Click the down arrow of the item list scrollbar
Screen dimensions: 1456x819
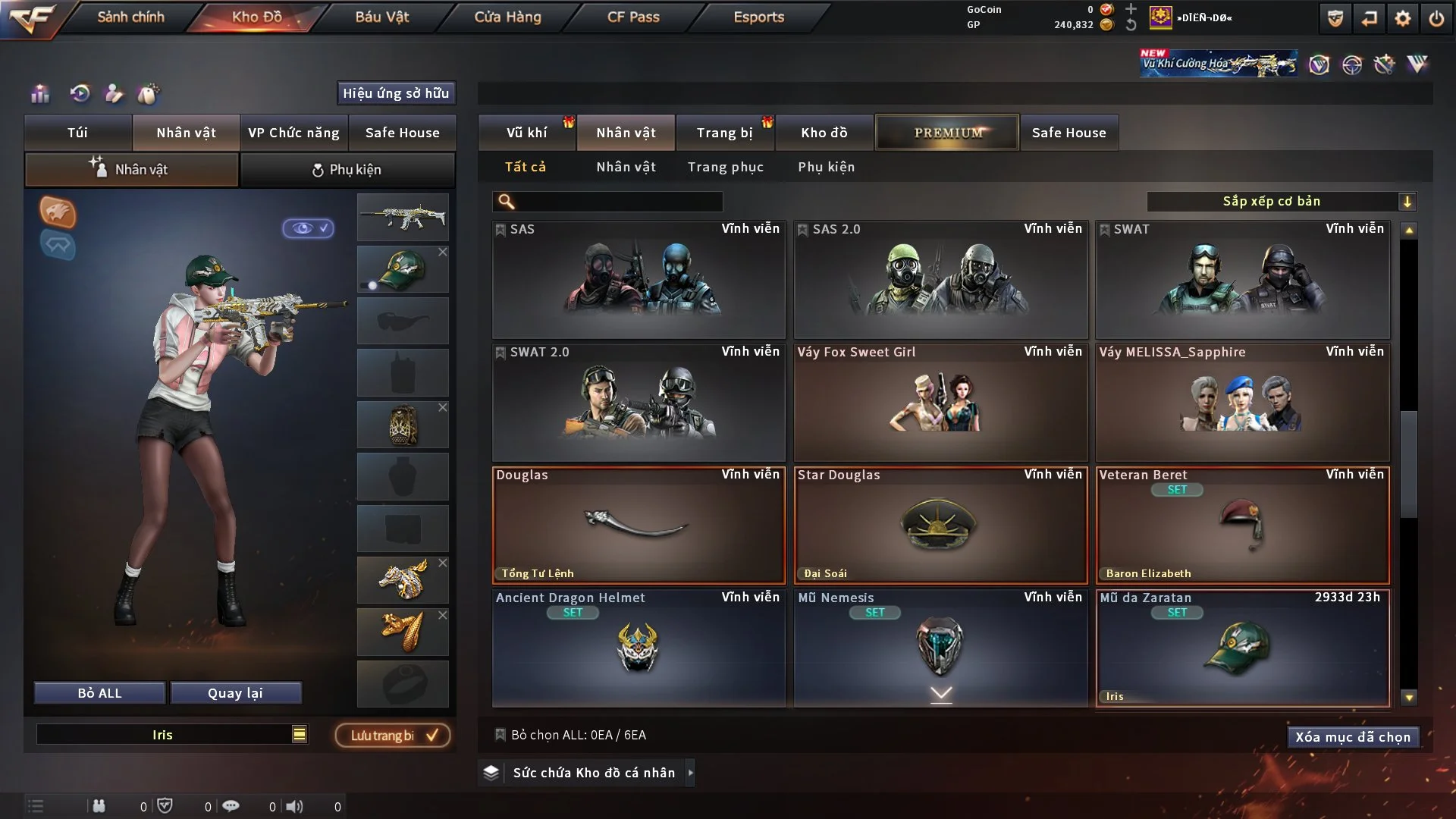click(x=1408, y=695)
